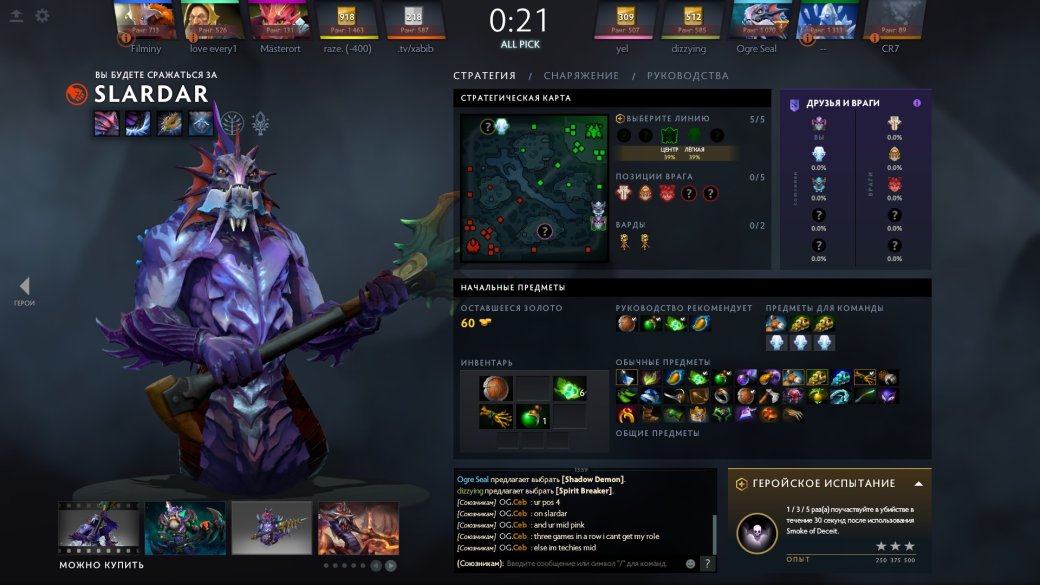The width and height of the screenshot is (1040, 585).
Task: Switch to the Снаряжение tab
Action: (x=581, y=76)
